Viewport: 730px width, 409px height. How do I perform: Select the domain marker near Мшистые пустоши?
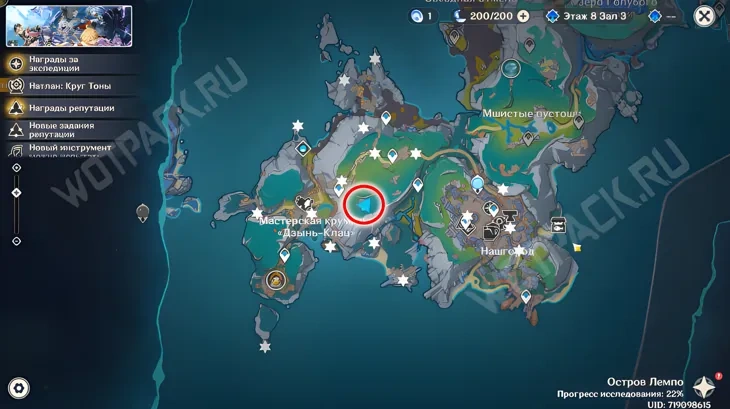coord(511,68)
